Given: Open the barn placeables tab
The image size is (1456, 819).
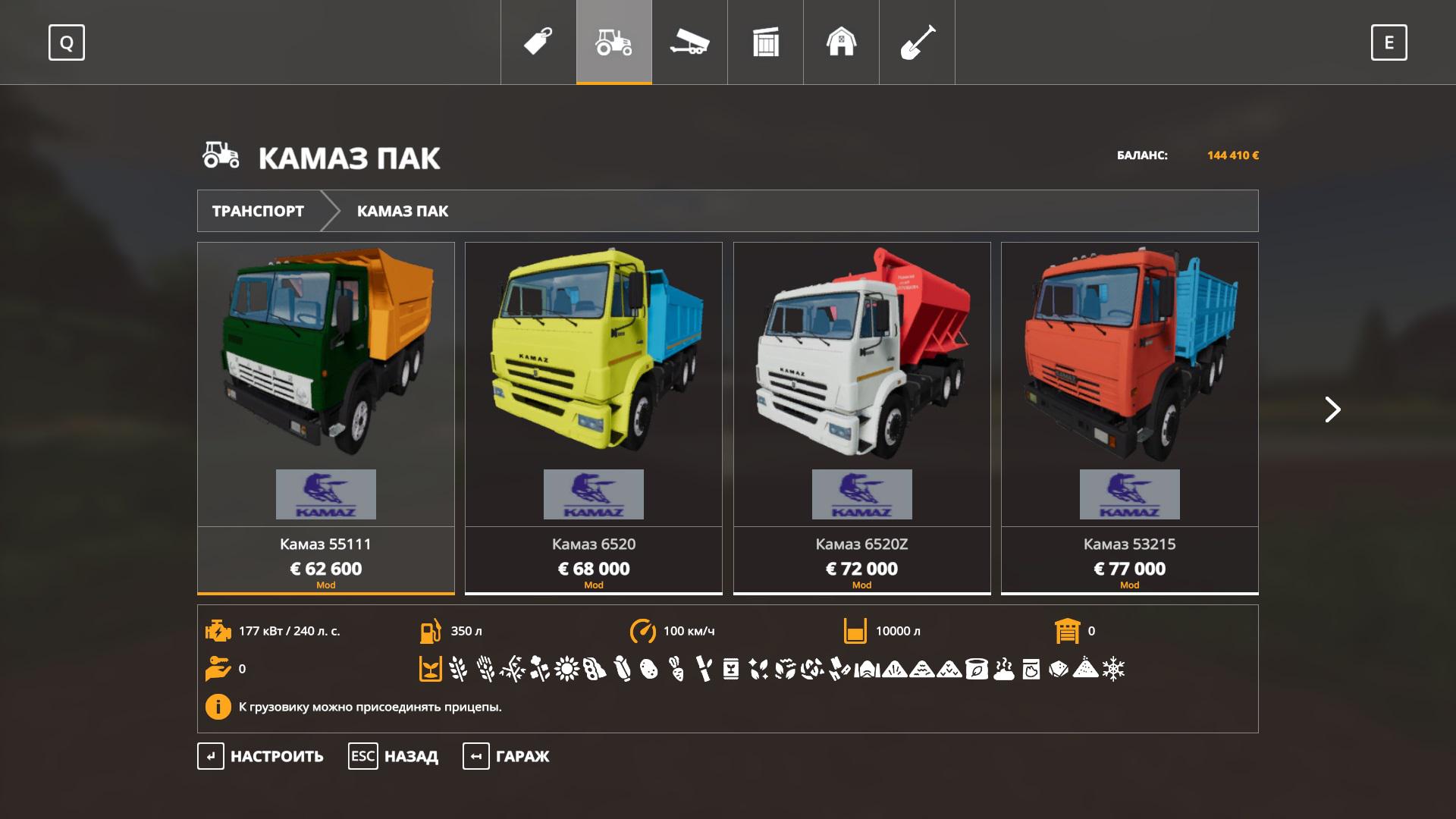Looking at the screenshot, I should coord(842,42).
